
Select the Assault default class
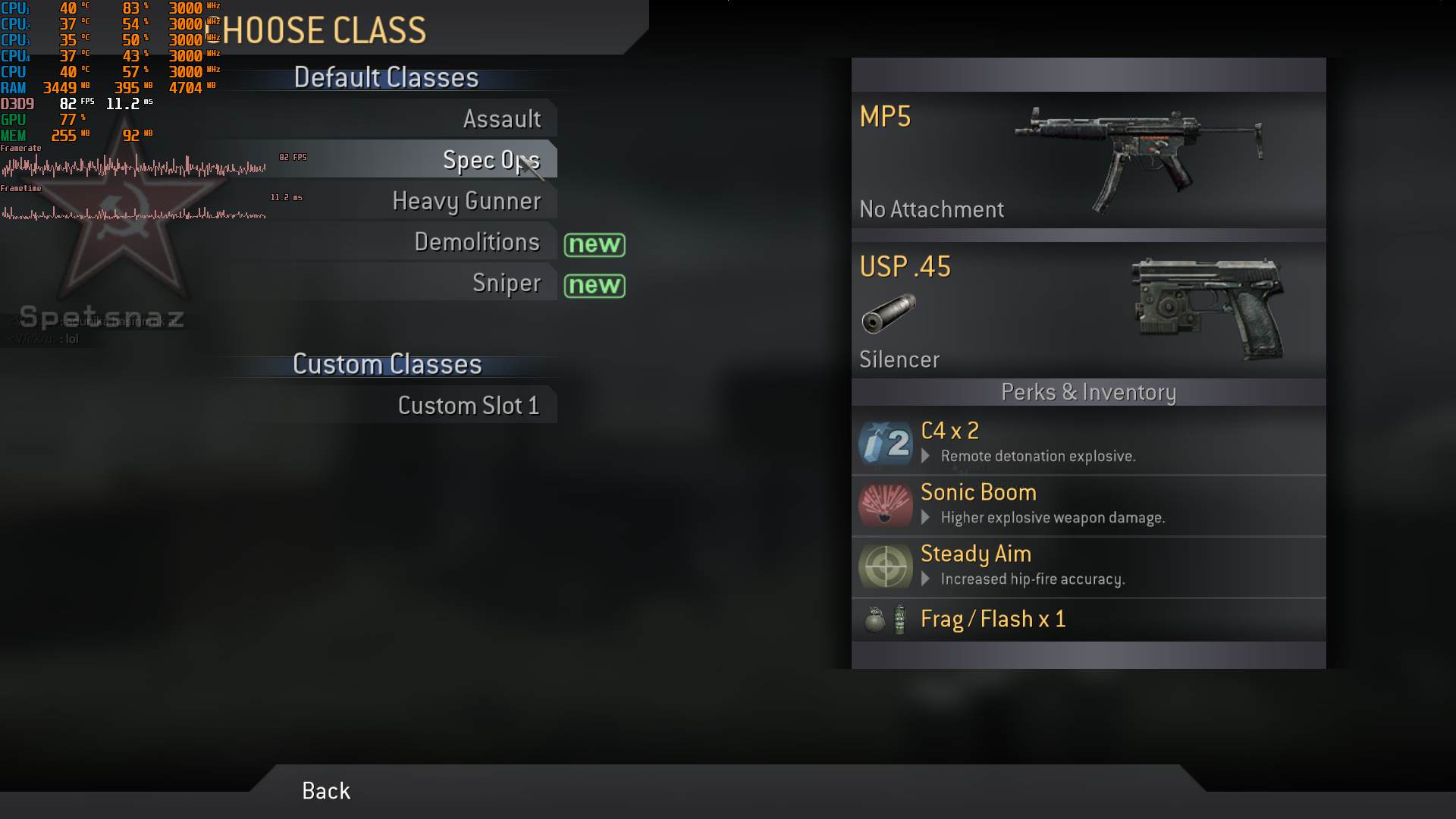tap(501, 119)
